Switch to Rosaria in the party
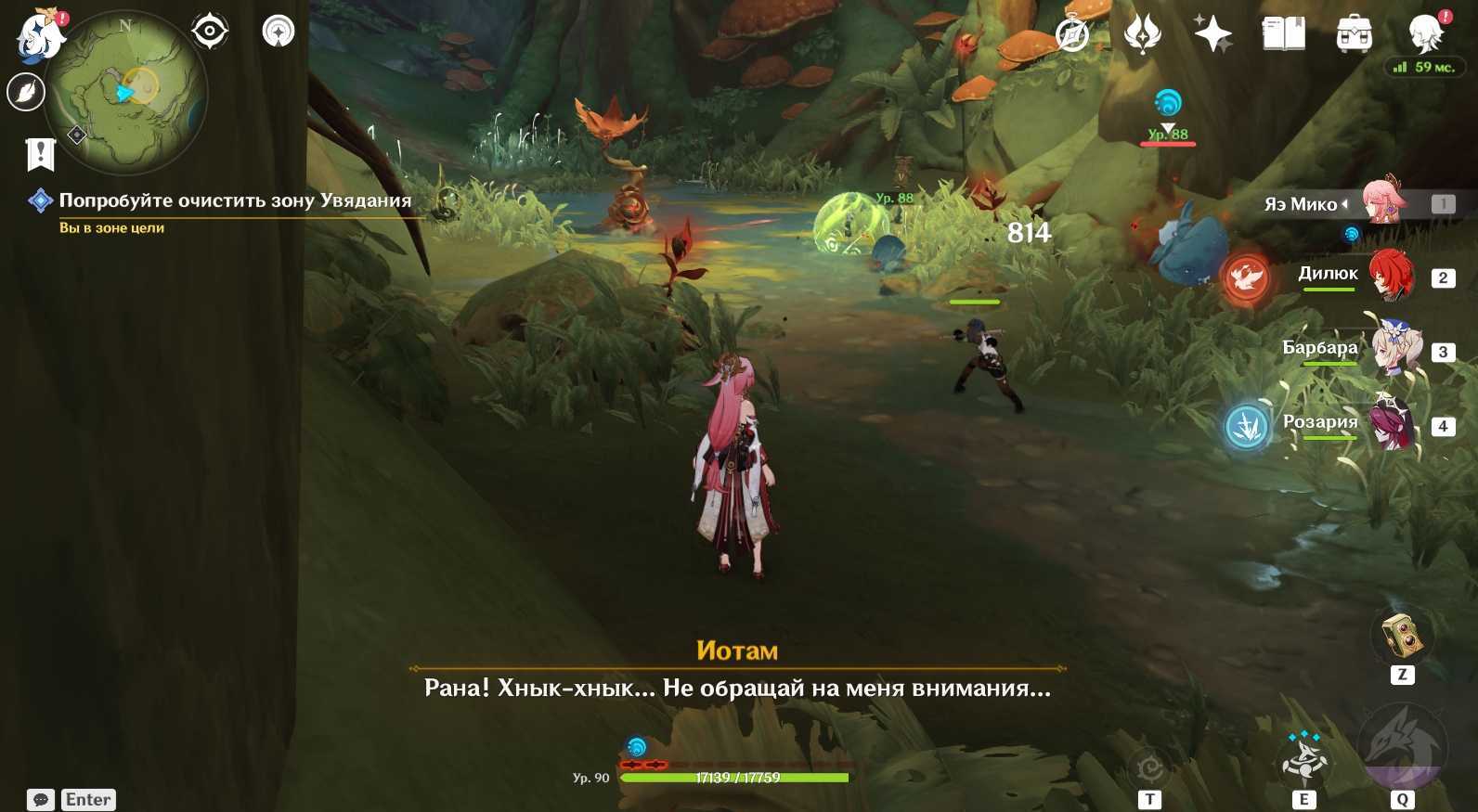 coord(1390,424)
